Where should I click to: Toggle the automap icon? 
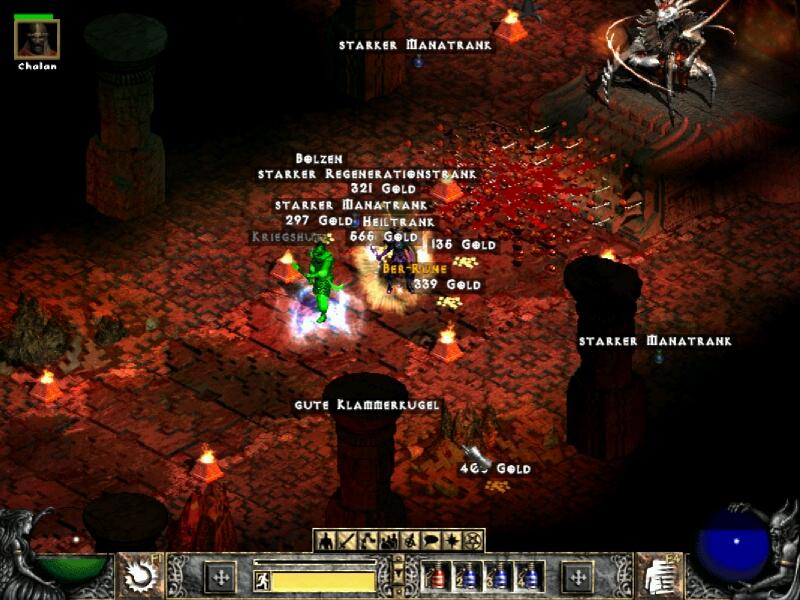pyautogui.click(x=410, y=541)
